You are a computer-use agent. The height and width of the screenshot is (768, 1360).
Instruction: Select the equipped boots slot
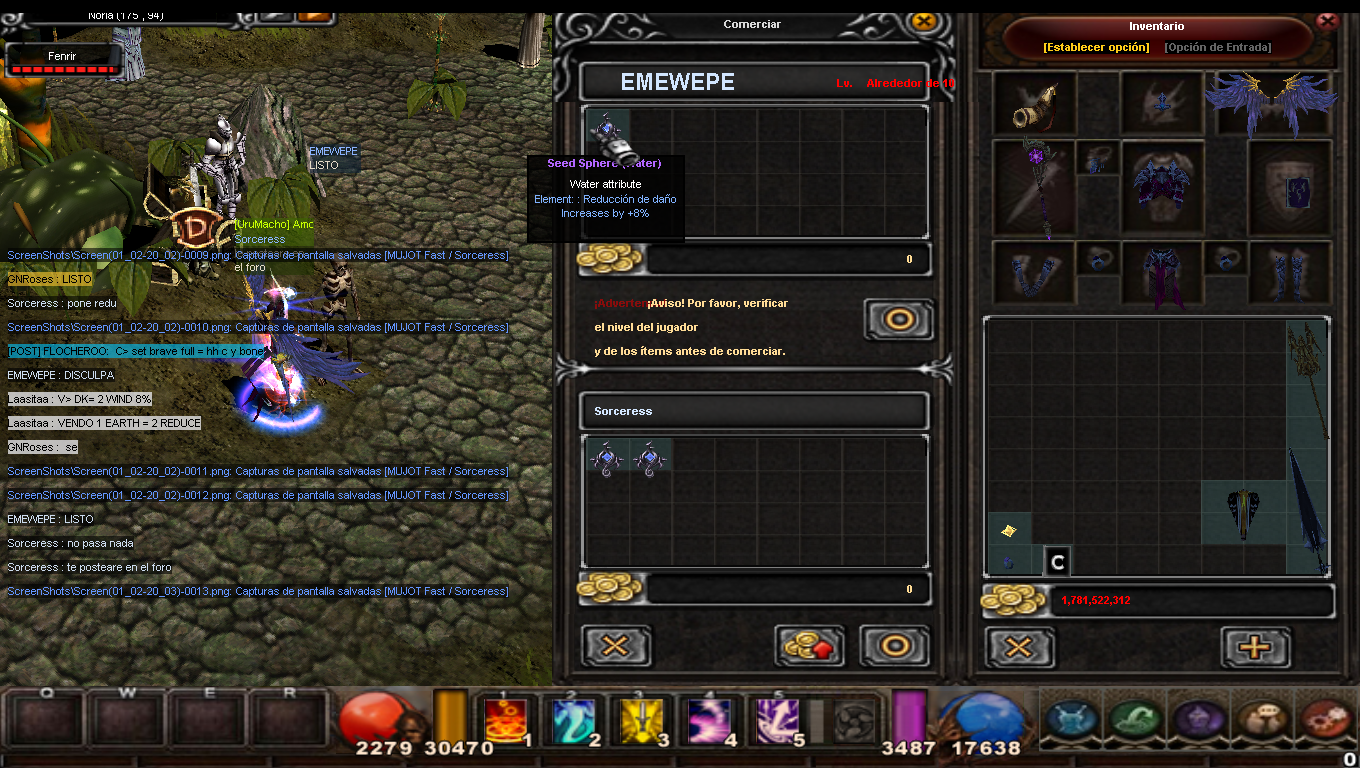(x=1289, y=272)
